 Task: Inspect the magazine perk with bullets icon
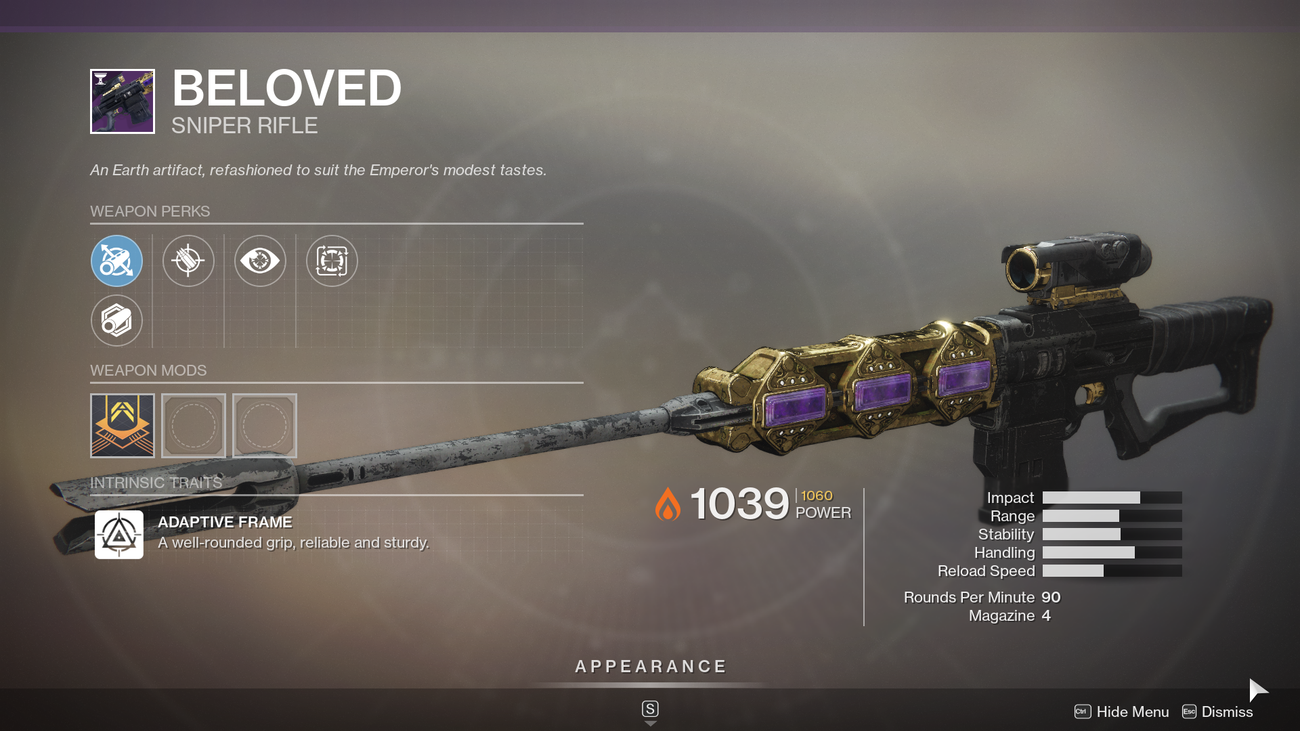point(117,320)
